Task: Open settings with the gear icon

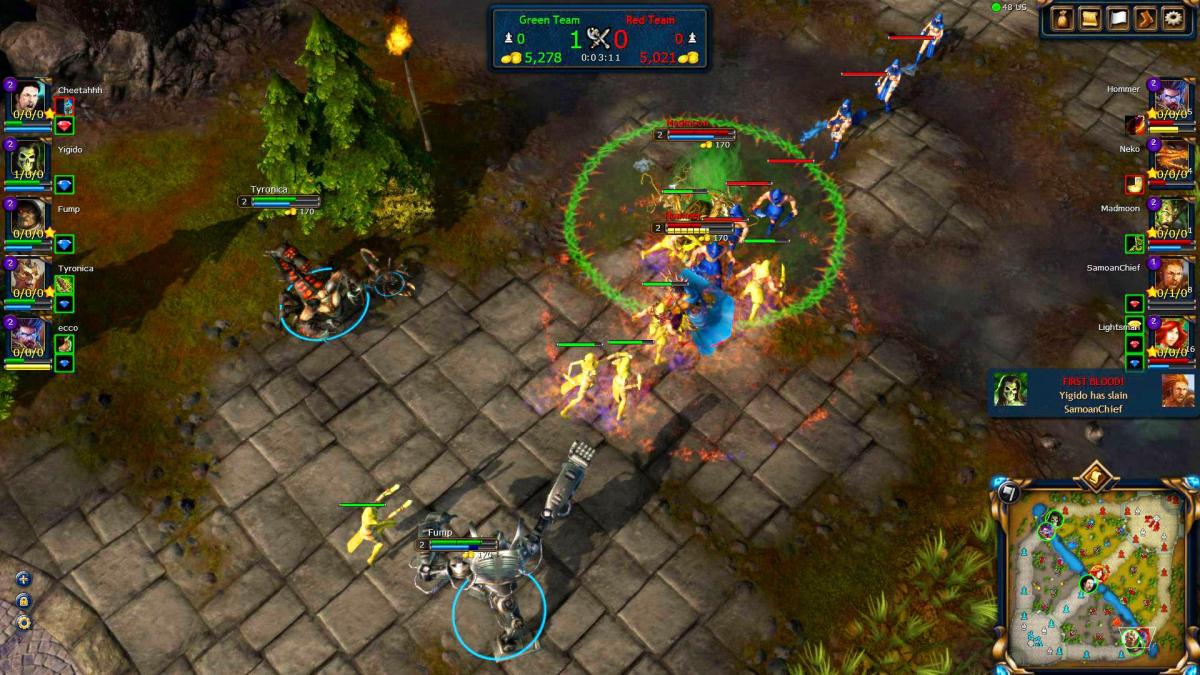Action: [1173, 18]
